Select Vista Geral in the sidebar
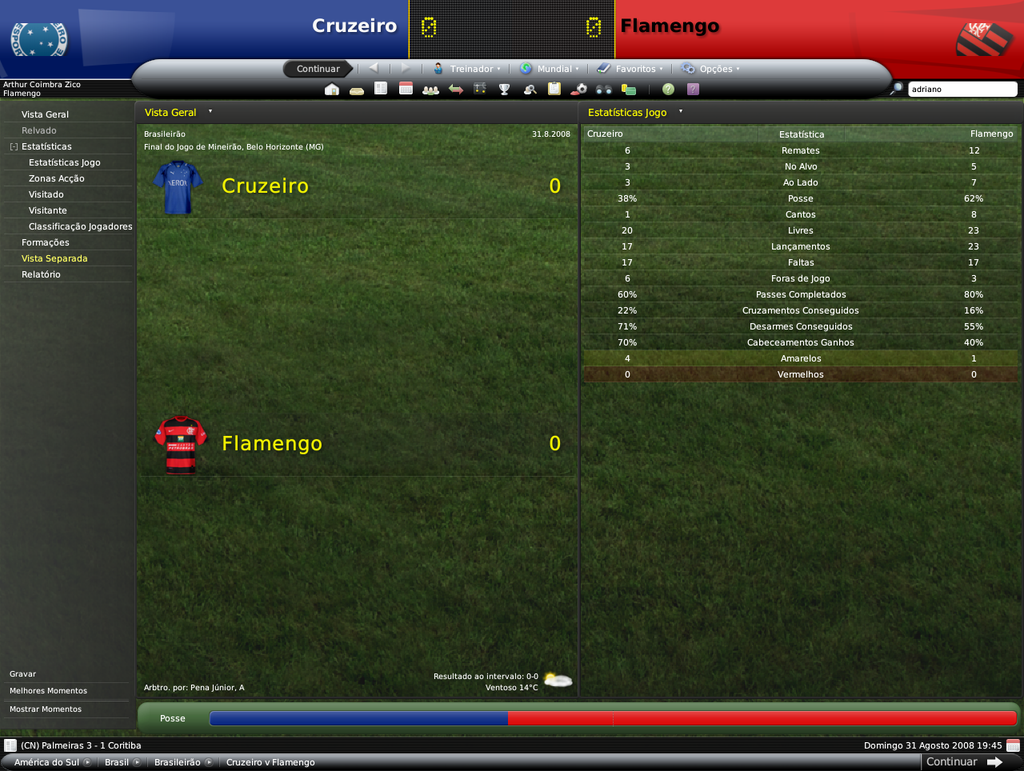1024x771 pixels. pyautogui.click(x=45, y=114)
